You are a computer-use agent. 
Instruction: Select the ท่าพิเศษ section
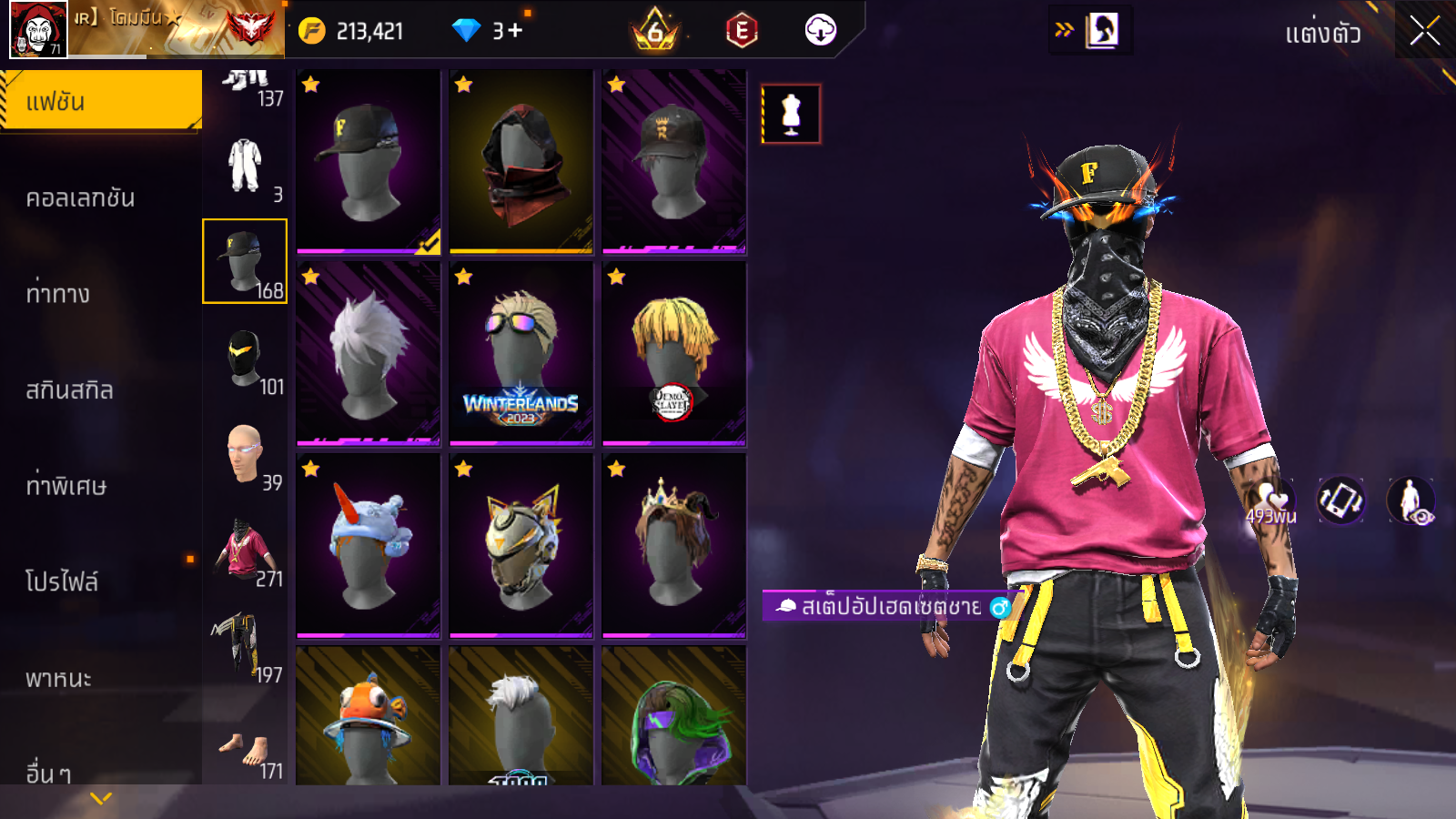click(x=66, y=486)
